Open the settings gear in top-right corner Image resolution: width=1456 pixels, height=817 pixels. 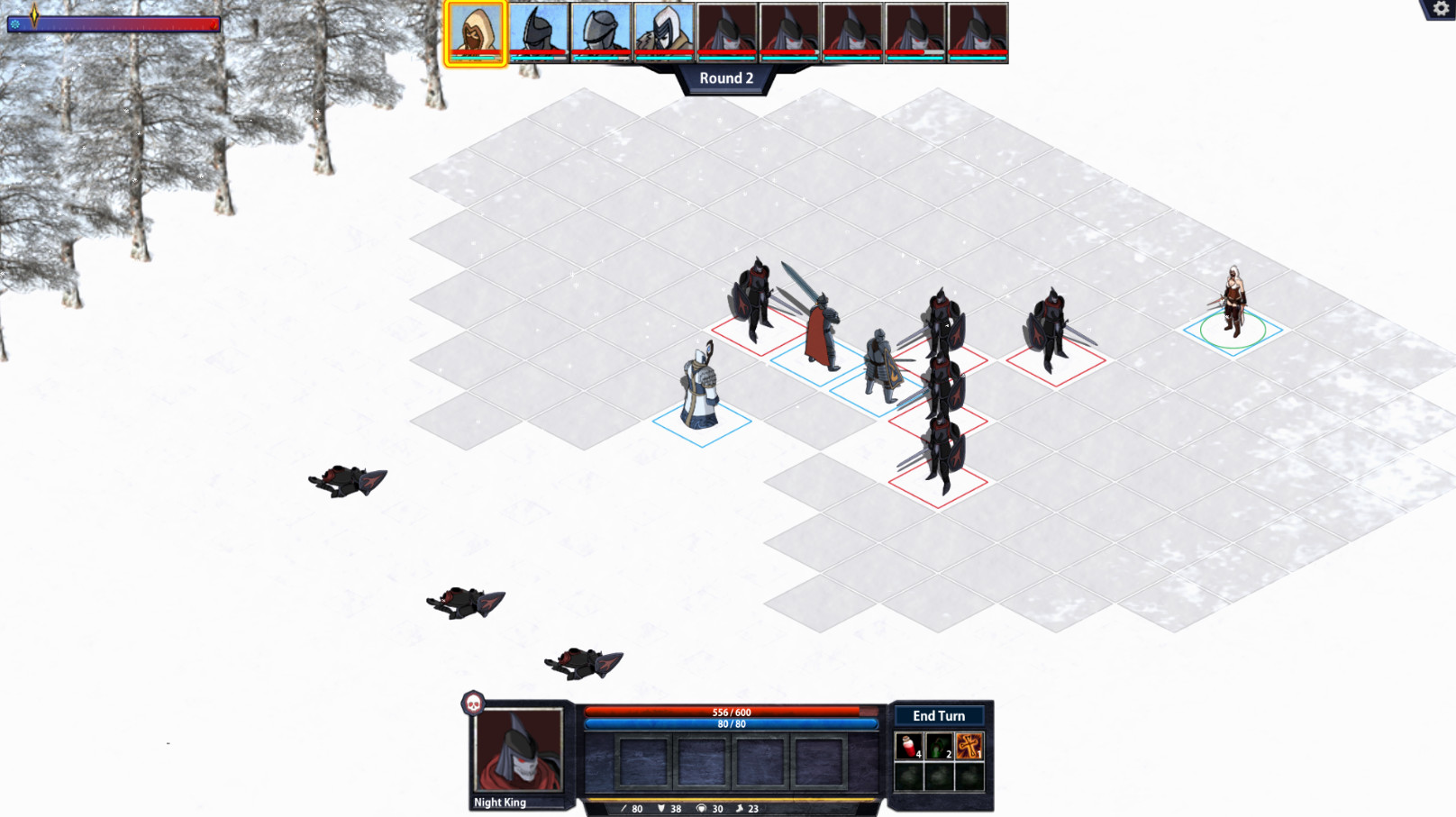[1440, 10]
